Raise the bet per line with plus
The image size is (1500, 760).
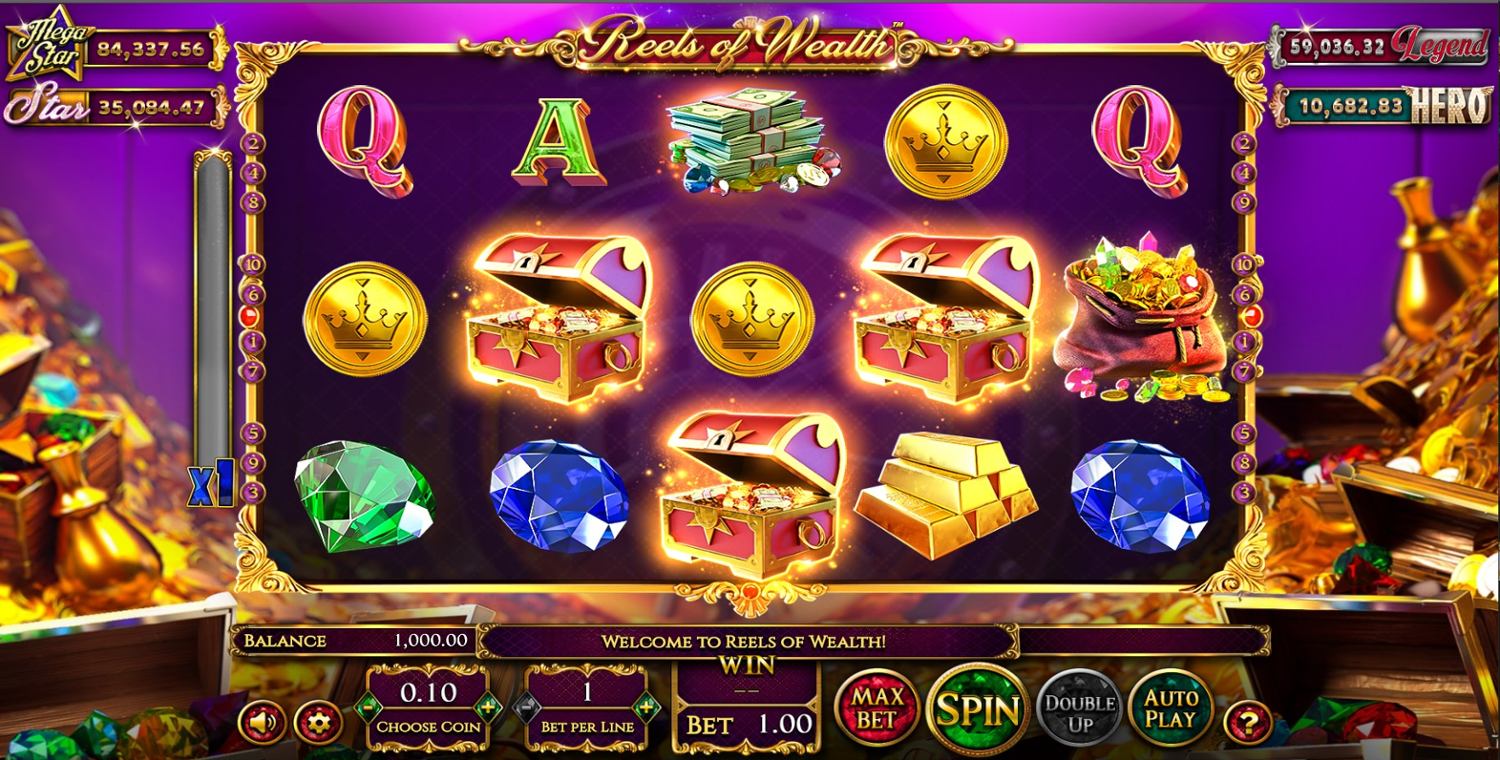648,707
